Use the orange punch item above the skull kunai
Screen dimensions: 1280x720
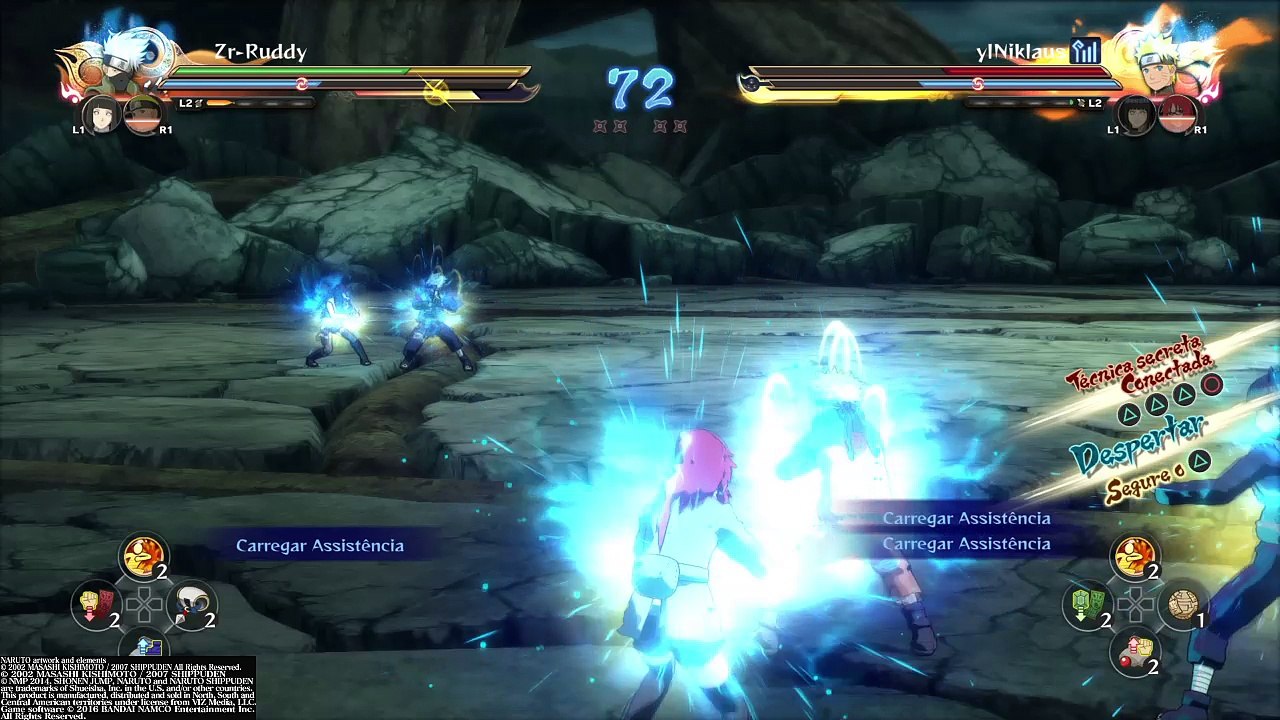[x=143, y=556]
